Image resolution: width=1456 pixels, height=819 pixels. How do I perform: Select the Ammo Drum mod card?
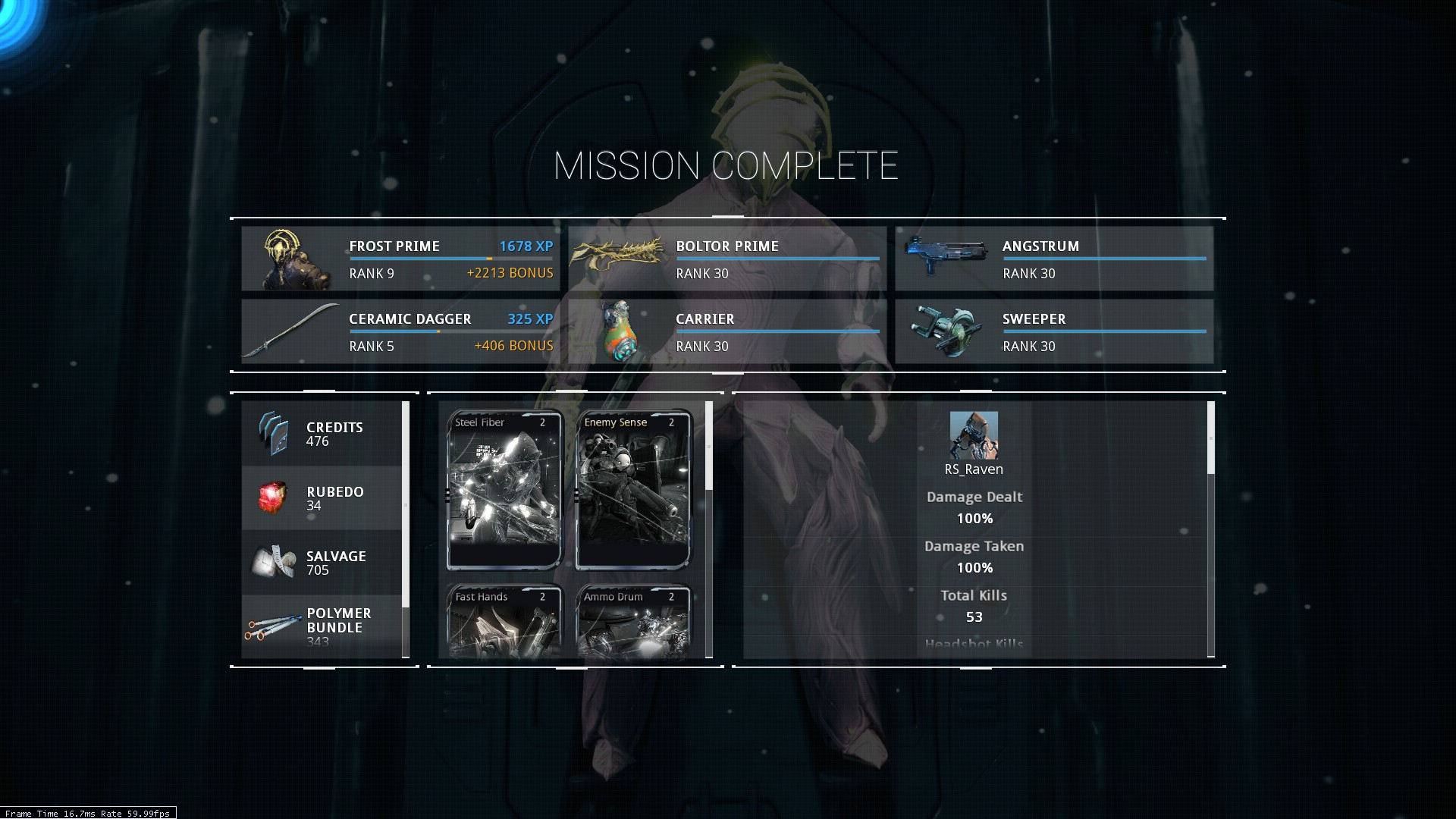(x=633, y=622)
